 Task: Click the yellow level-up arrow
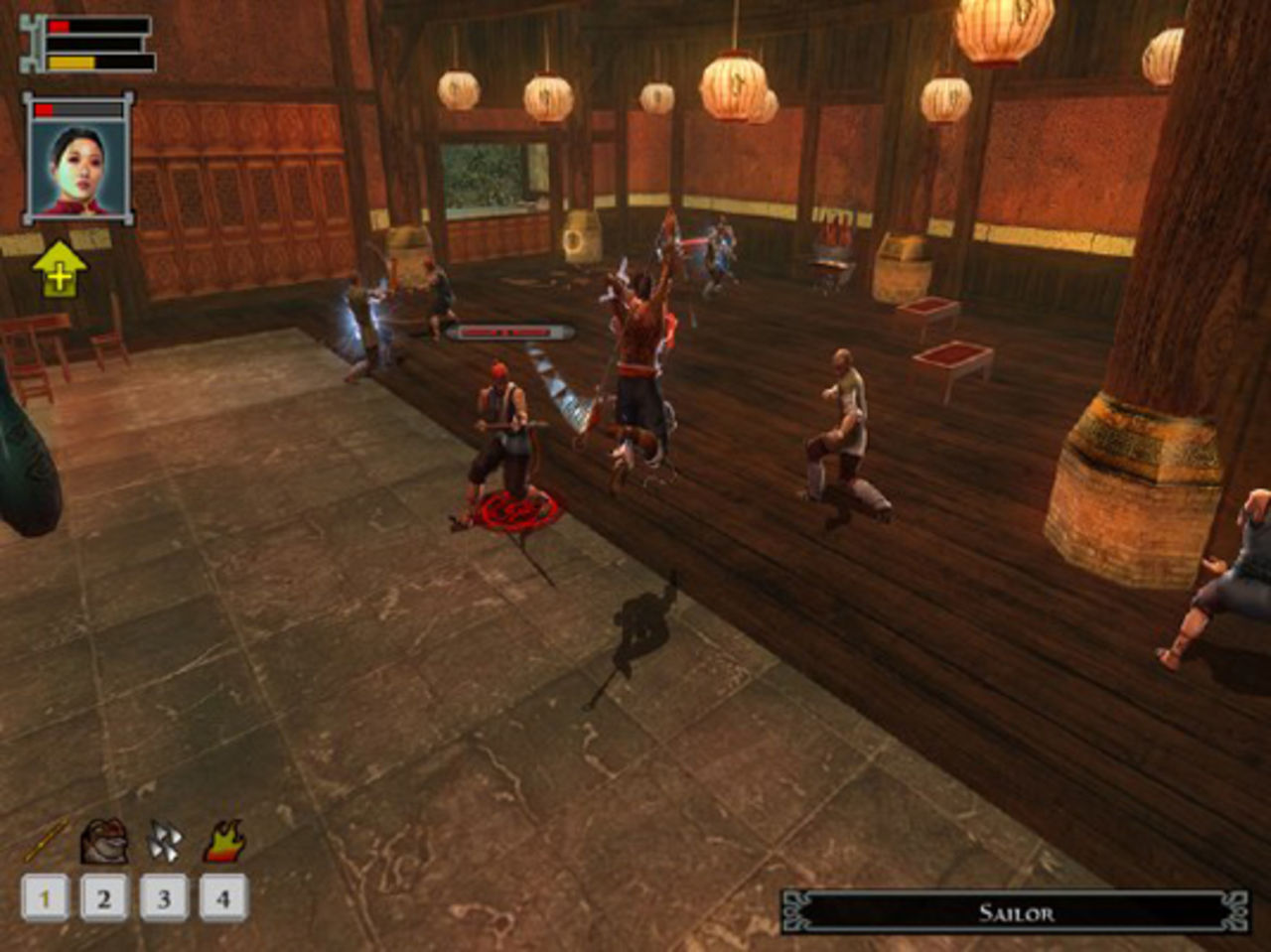click(x=58, y=268)
